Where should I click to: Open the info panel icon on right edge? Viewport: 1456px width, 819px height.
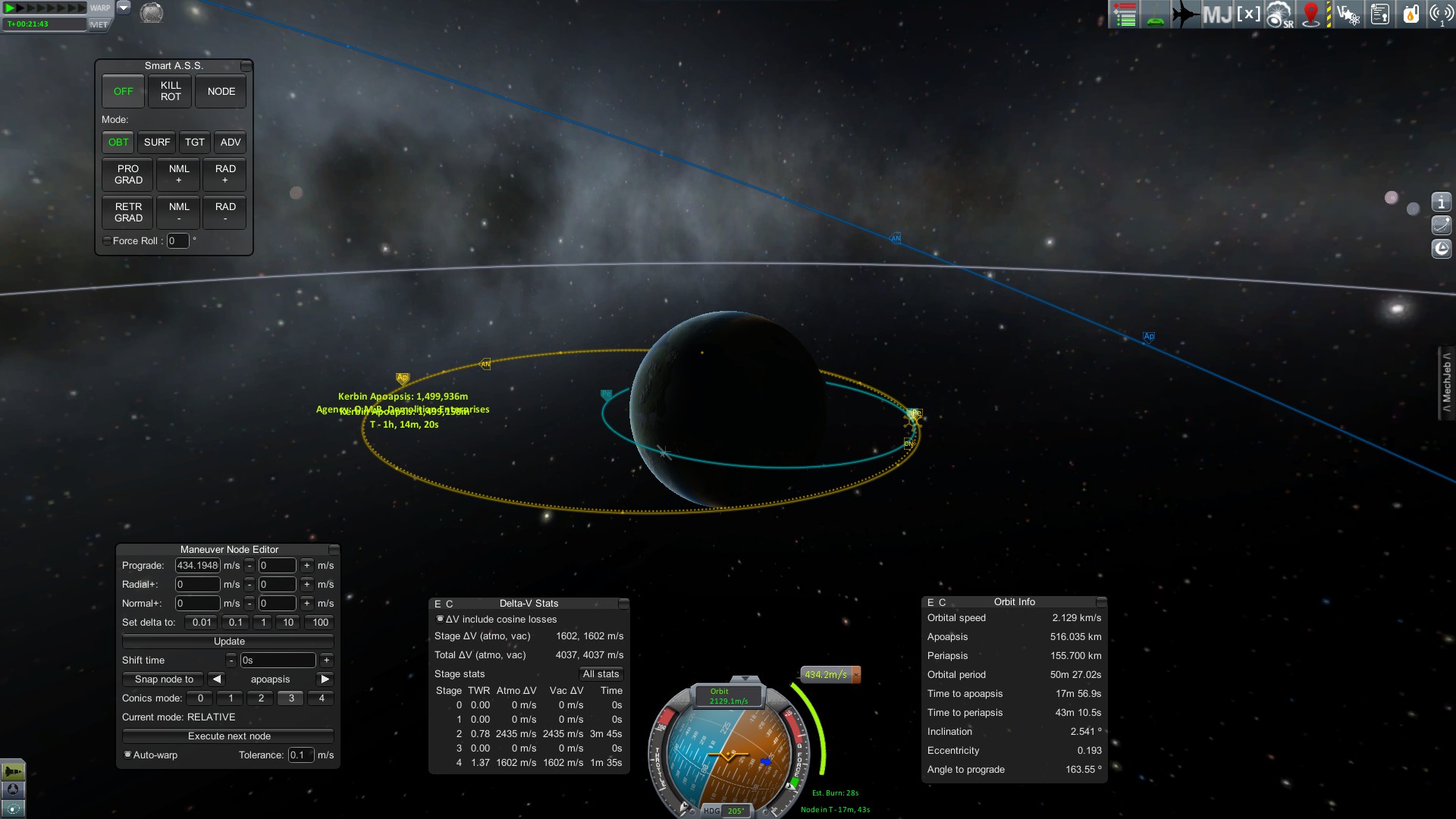(x=1441, y=202)
